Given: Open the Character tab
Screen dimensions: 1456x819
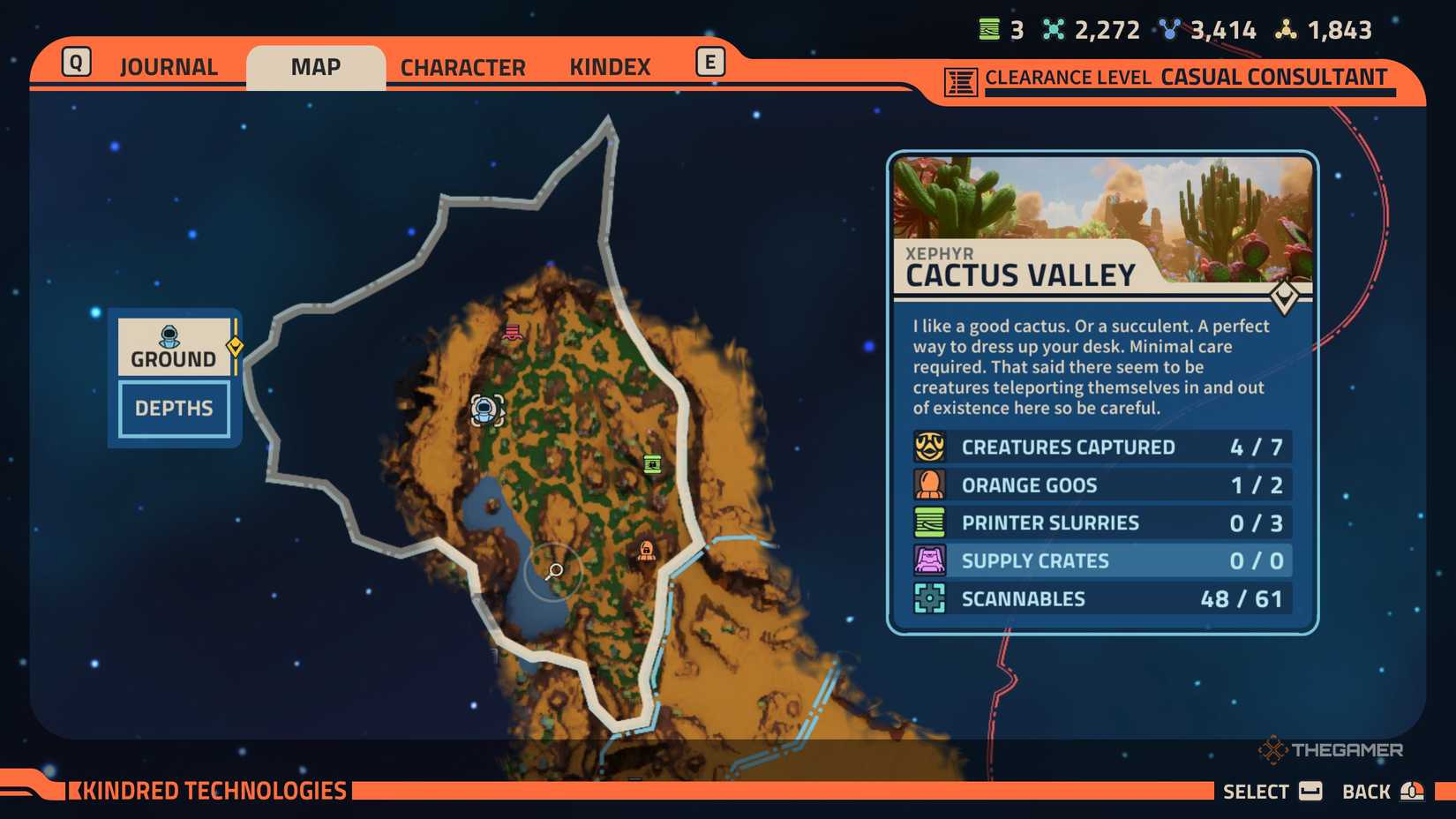Looking at the screenshot, I should pyautogui.click(x=462, y=66).
